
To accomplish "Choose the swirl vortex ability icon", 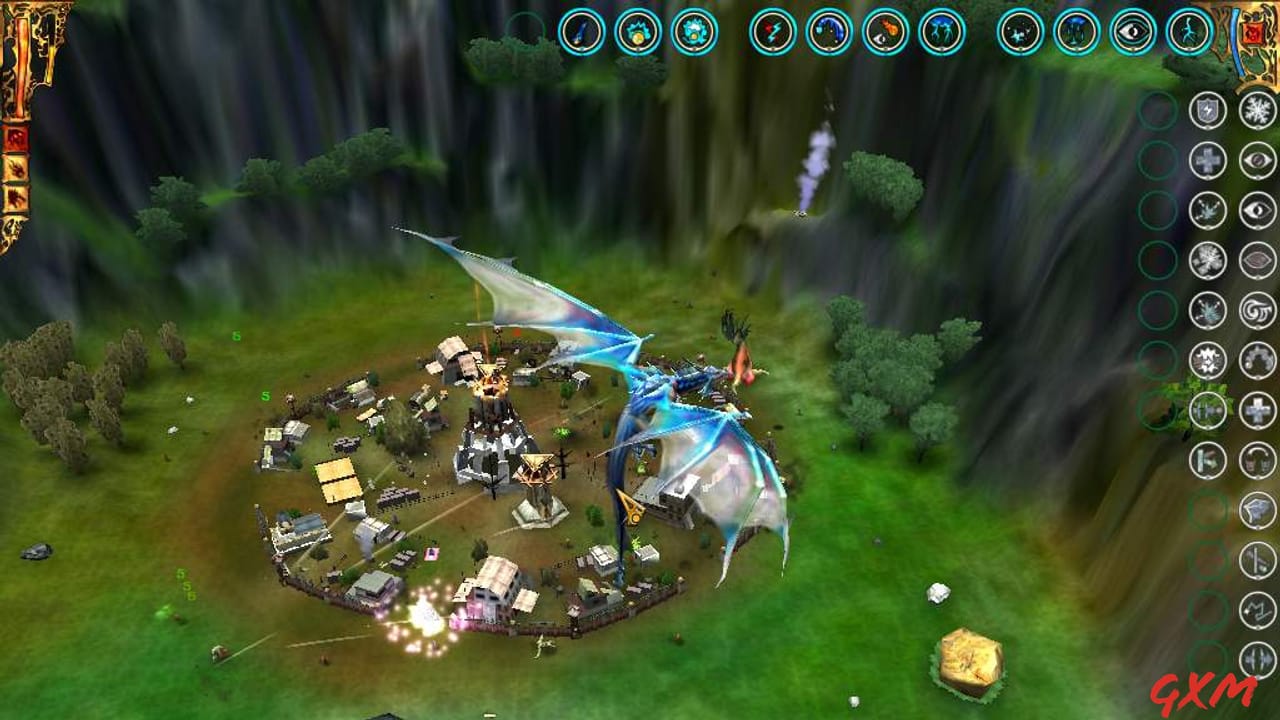I will [x=1256, y=311].
